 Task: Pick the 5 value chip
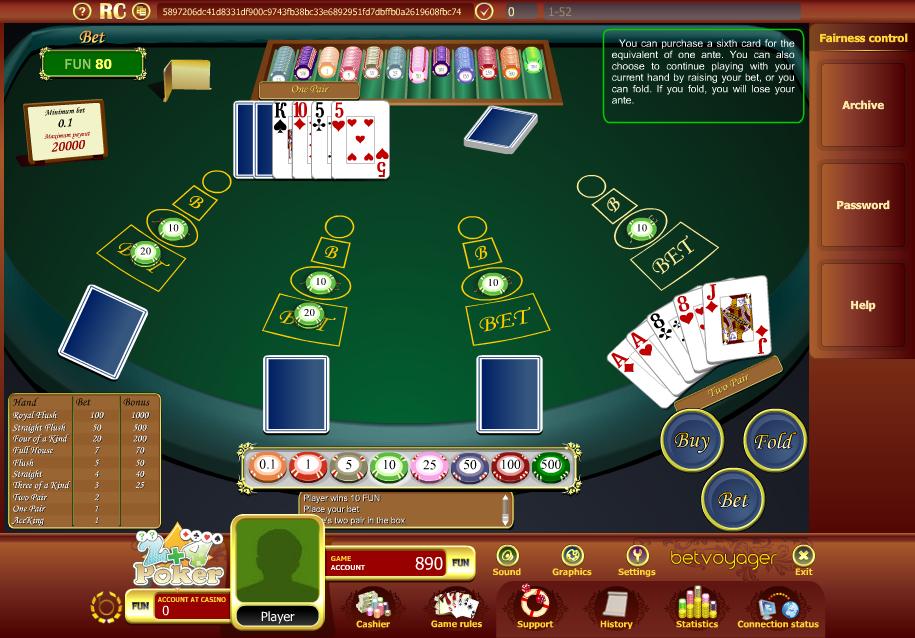tap(348, 465)
